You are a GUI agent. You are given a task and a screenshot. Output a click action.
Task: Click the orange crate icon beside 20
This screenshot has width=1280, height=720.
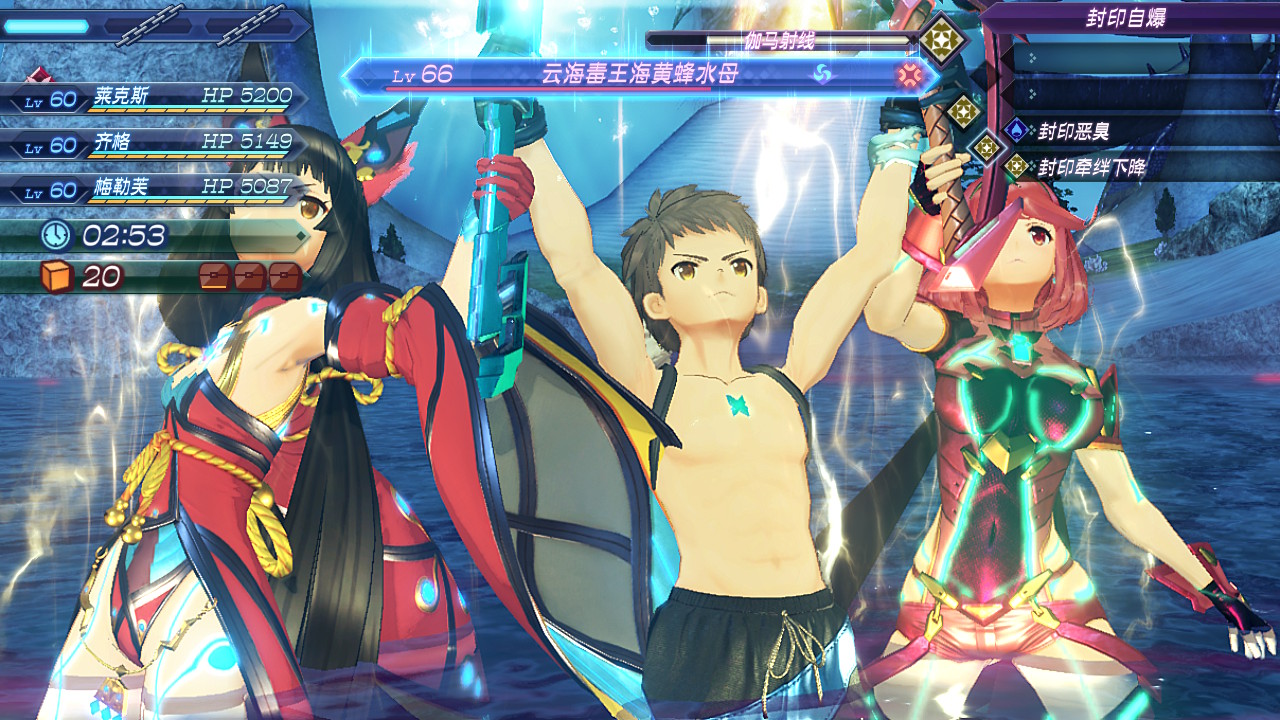[x=57, y=276]
